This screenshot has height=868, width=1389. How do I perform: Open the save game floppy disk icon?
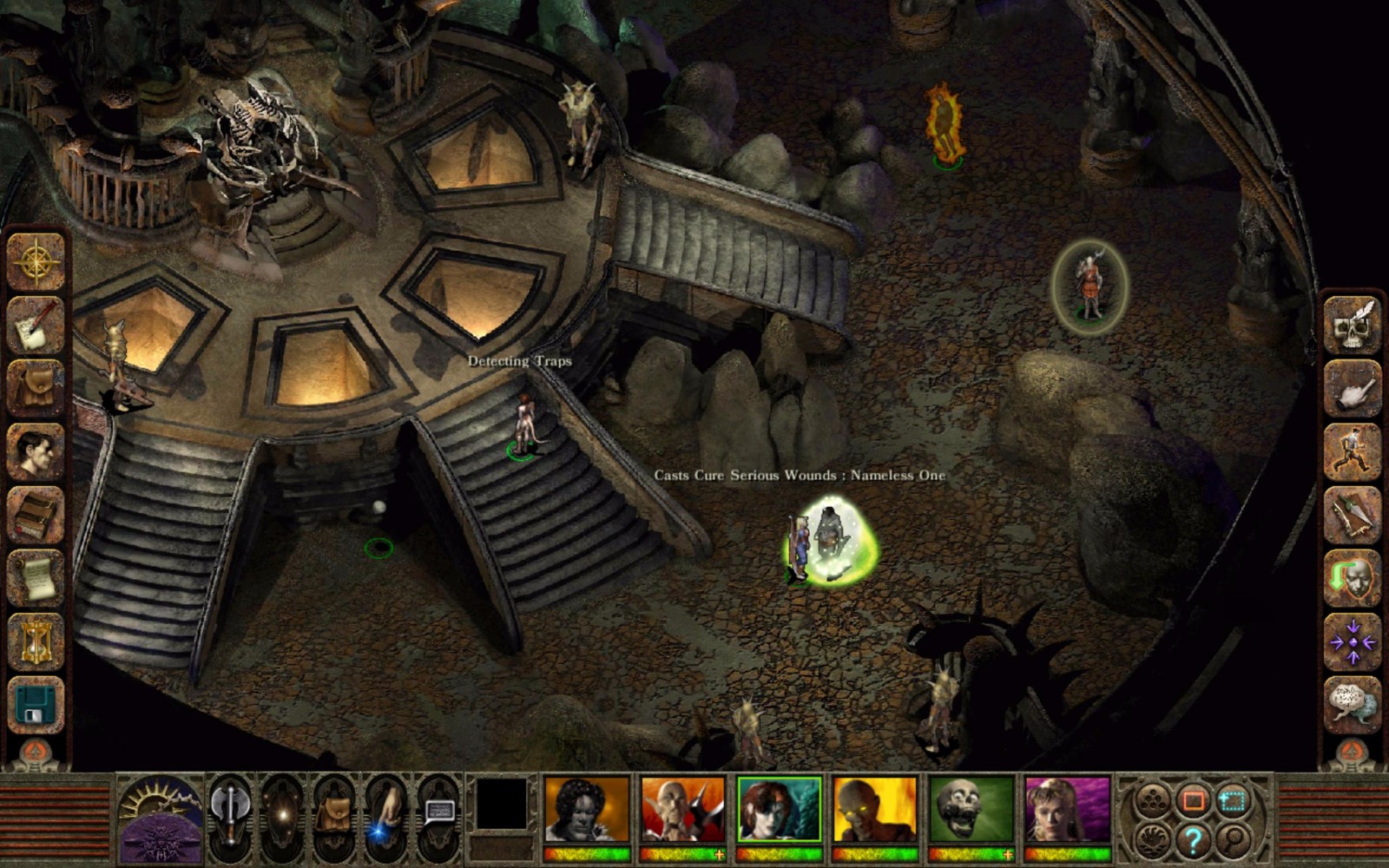36,705
